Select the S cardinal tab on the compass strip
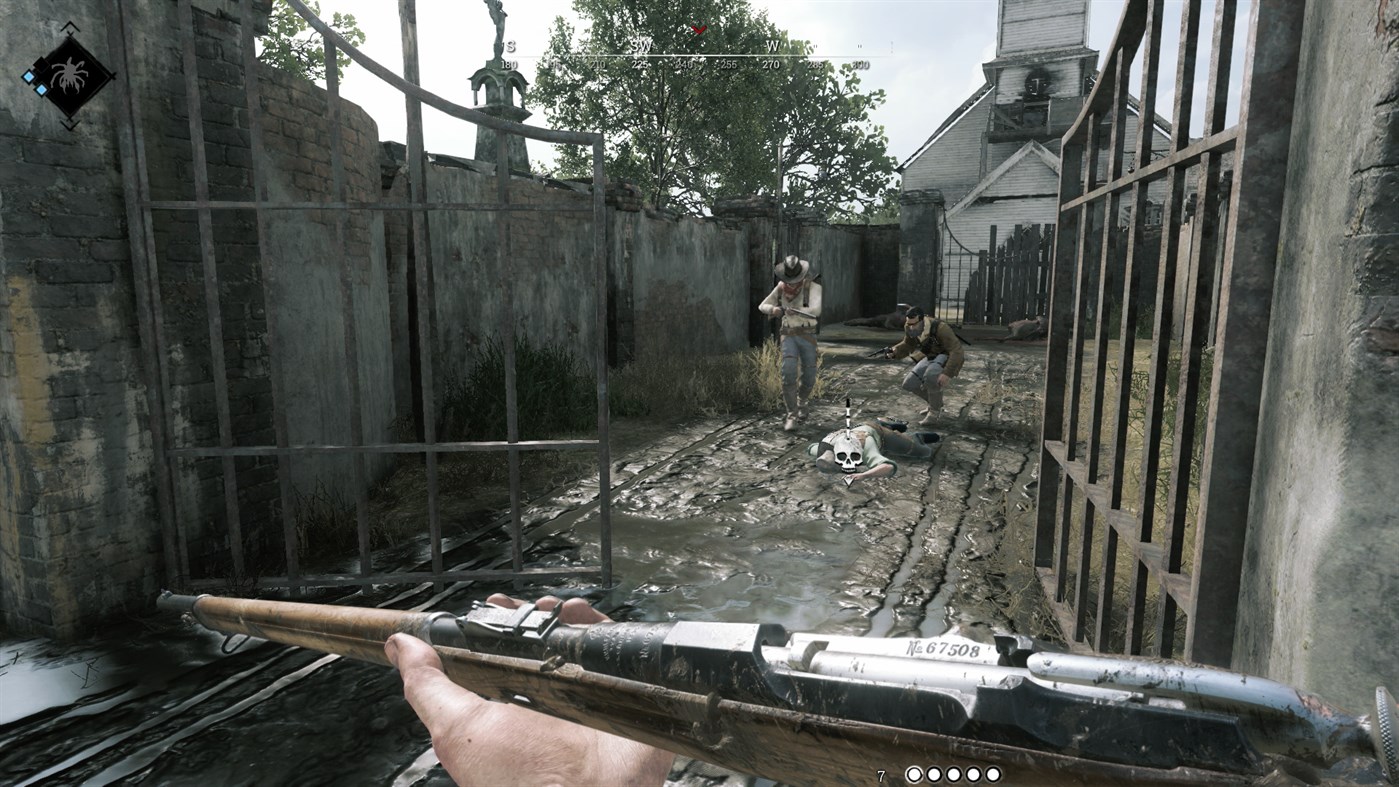Viewport: 1399px width, 787px height. point(510,46)
